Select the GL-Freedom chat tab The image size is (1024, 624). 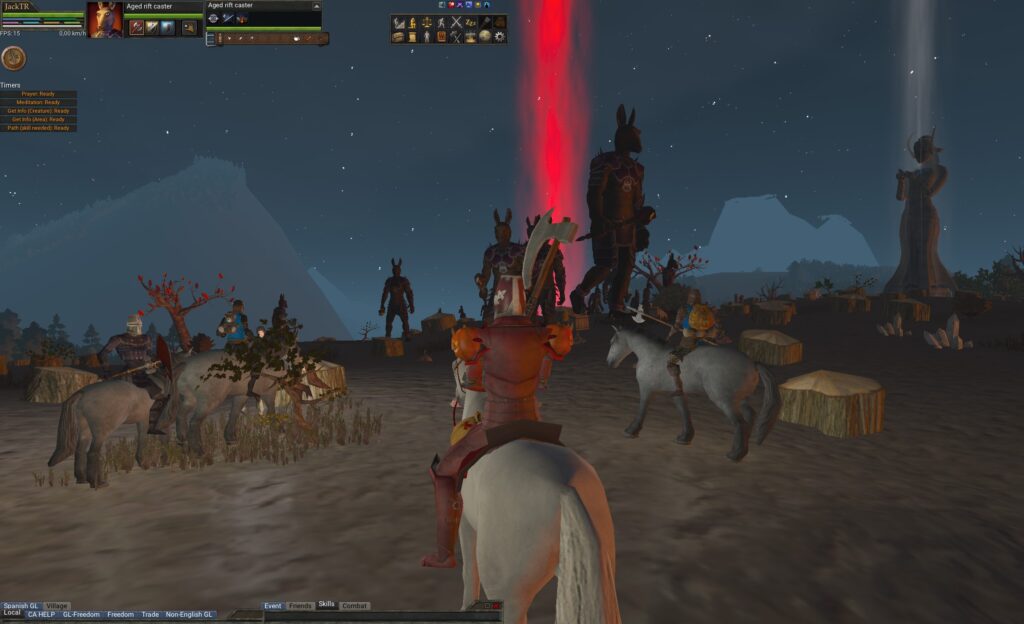(81, 614)
